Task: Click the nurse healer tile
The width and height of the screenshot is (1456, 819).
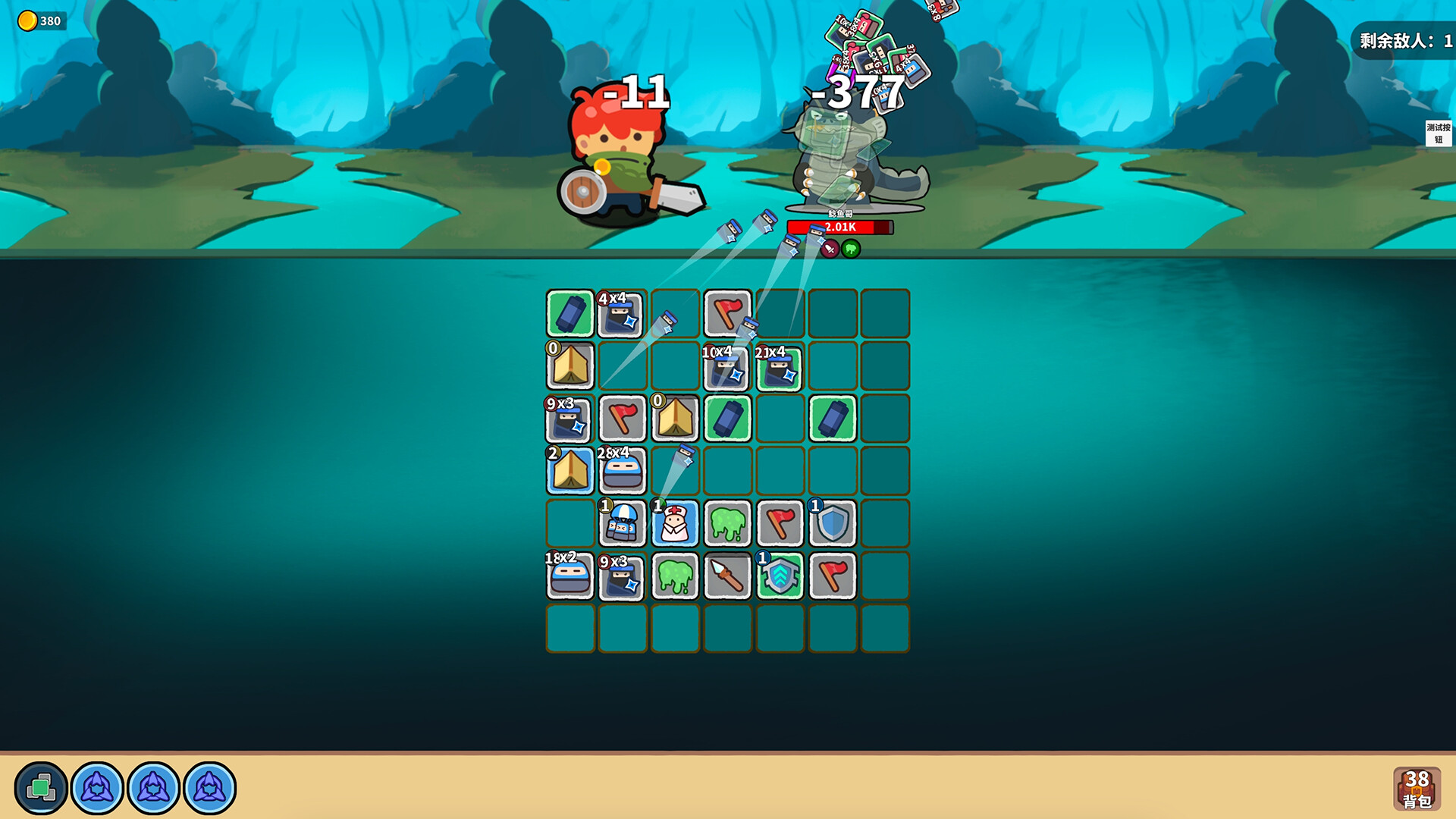Action: click(675, 523)
